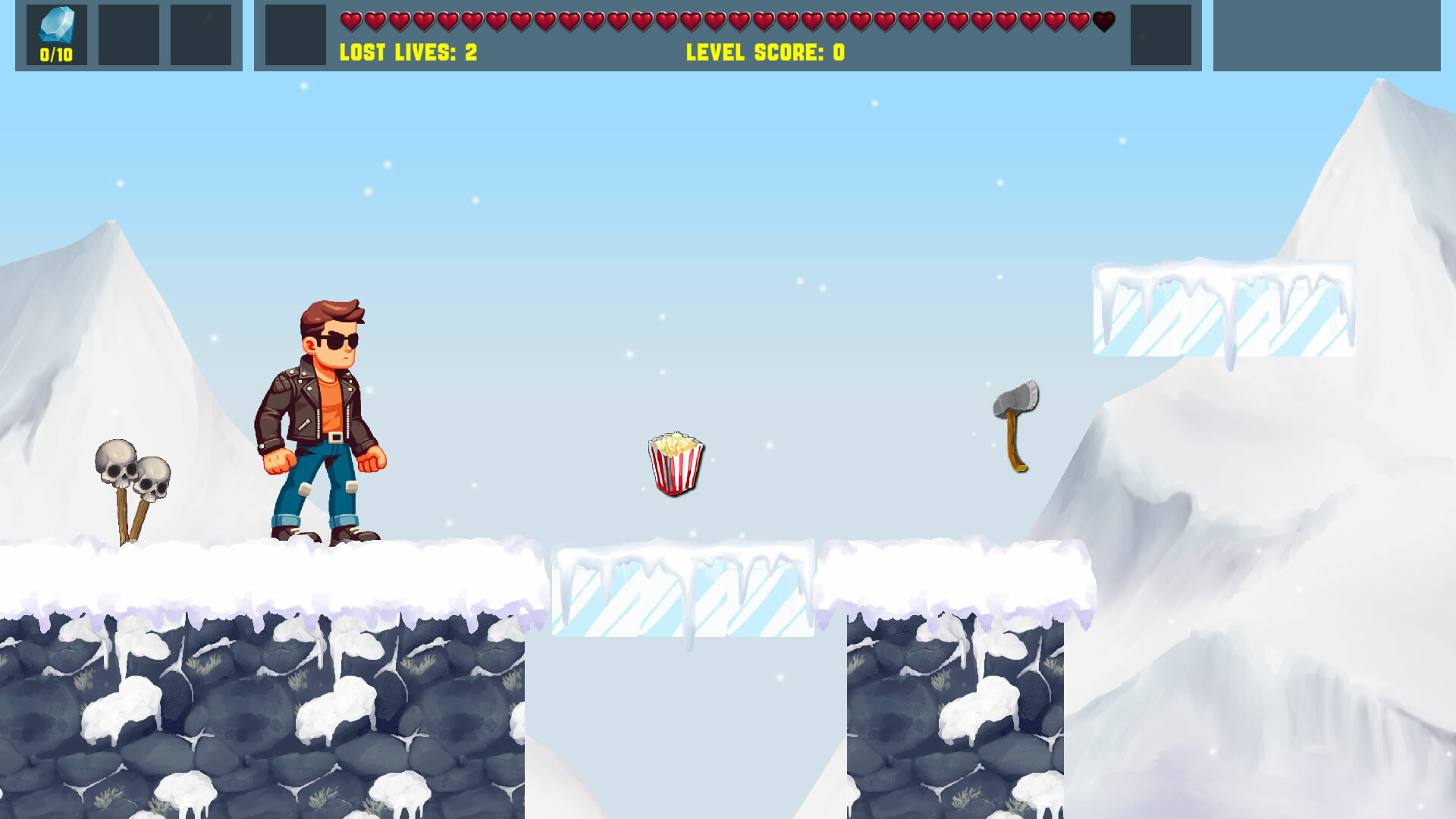This screenshot has width=1456, height=819.
Task: Click the empty slot right of the hearts bar
Action: [1160, 34]
